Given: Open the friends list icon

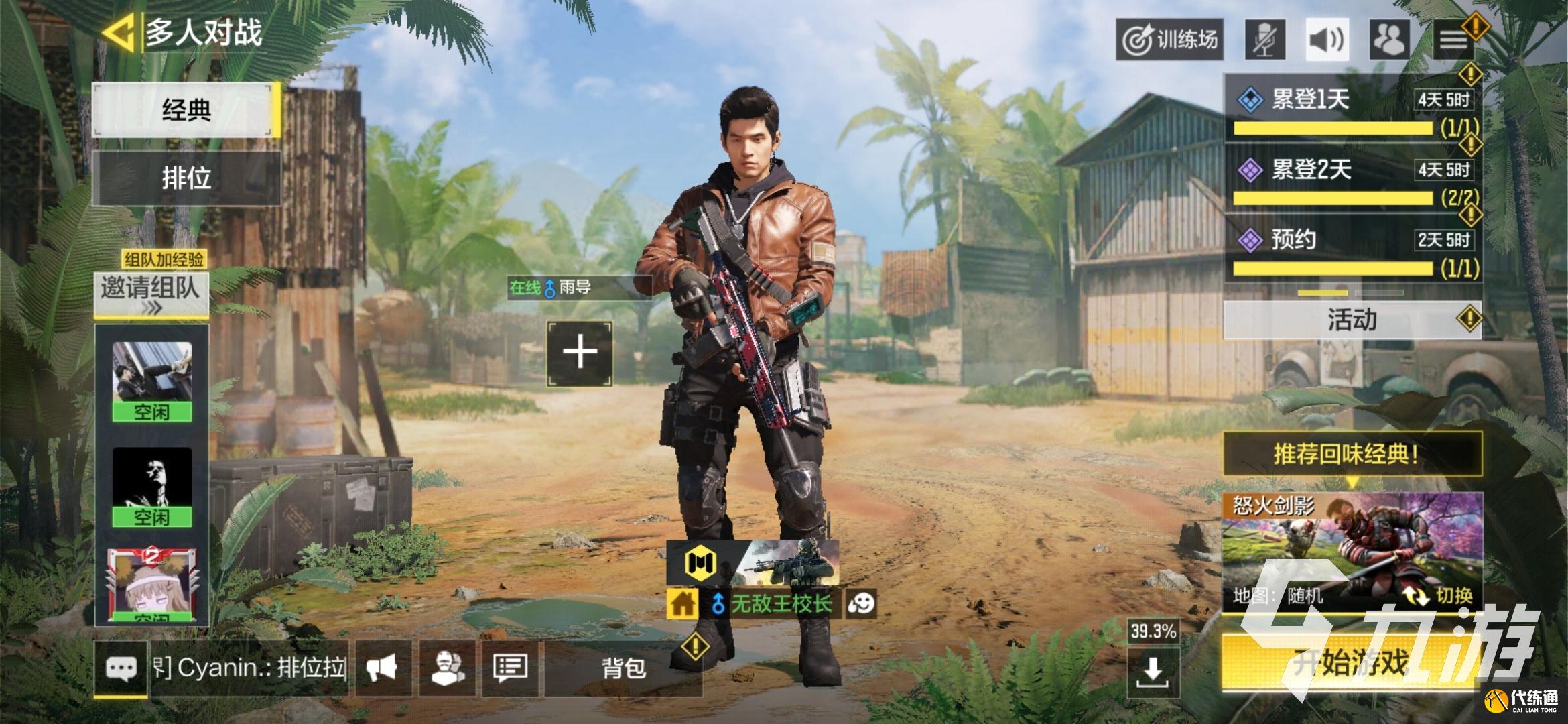Looking at the screenshot, I should pos(1389,40).
